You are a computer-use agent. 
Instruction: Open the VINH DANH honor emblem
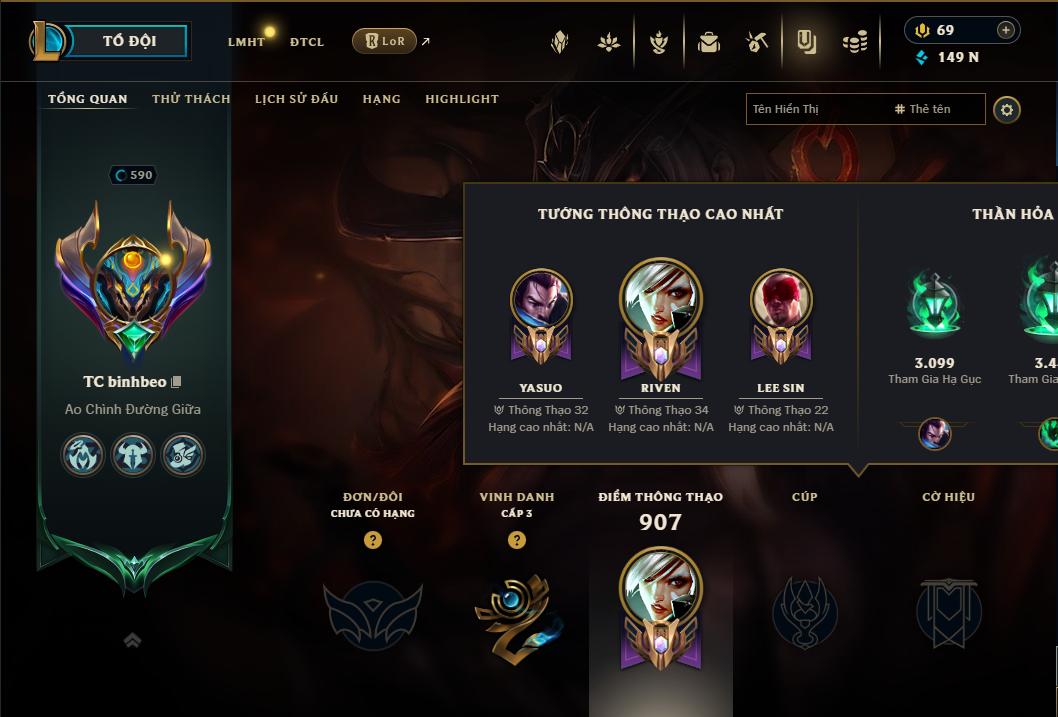point(516,612)
